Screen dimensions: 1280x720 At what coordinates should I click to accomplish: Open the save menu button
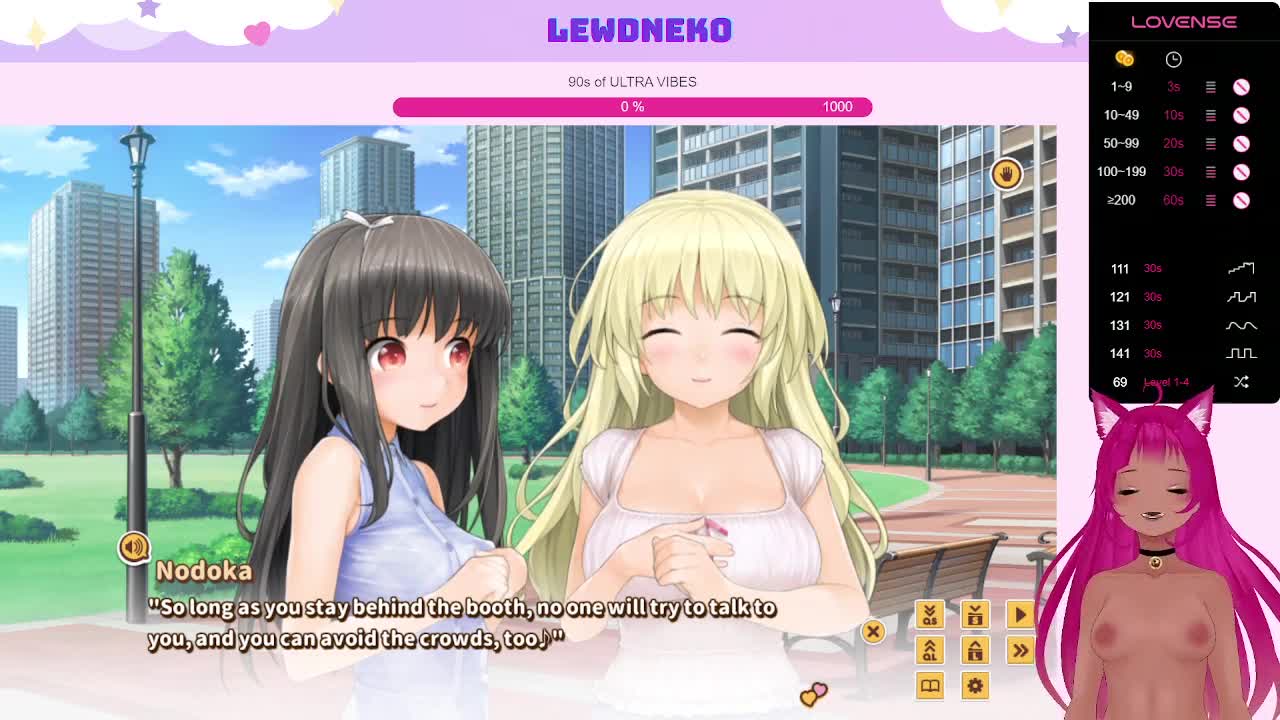click(x=975, y=614)
